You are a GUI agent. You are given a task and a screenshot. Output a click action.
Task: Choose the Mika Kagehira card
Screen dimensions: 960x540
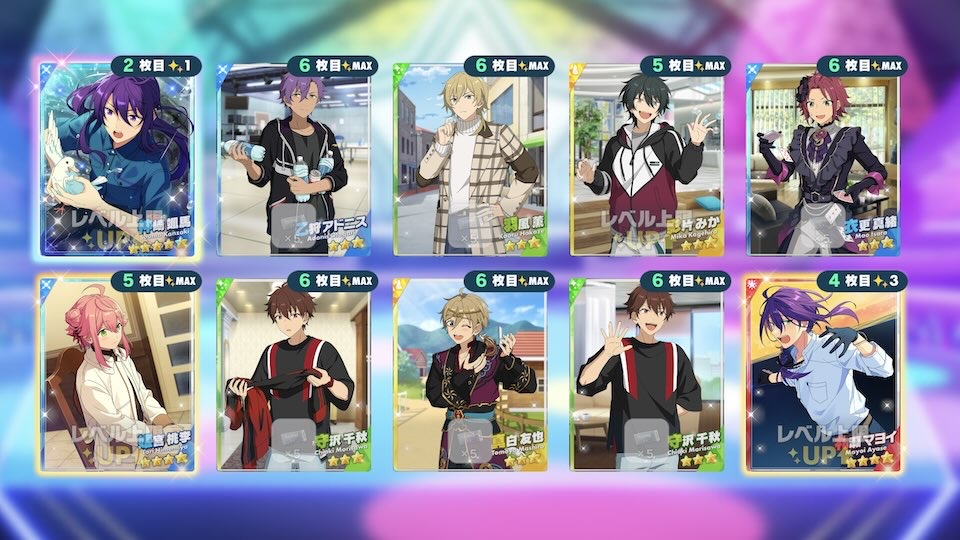click(x=648, y=160)
